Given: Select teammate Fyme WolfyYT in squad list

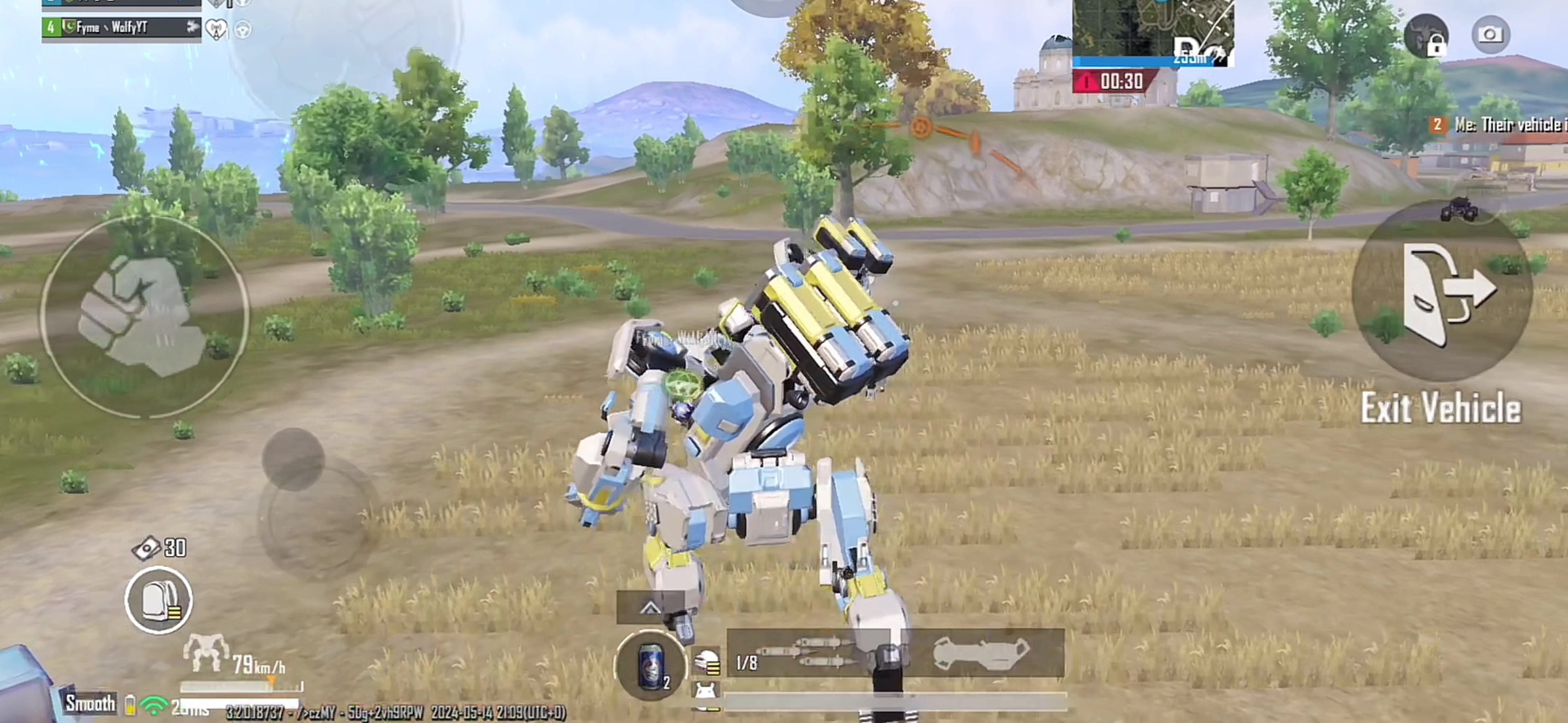Looking at the screenshot, I should [x=121, y=27].
